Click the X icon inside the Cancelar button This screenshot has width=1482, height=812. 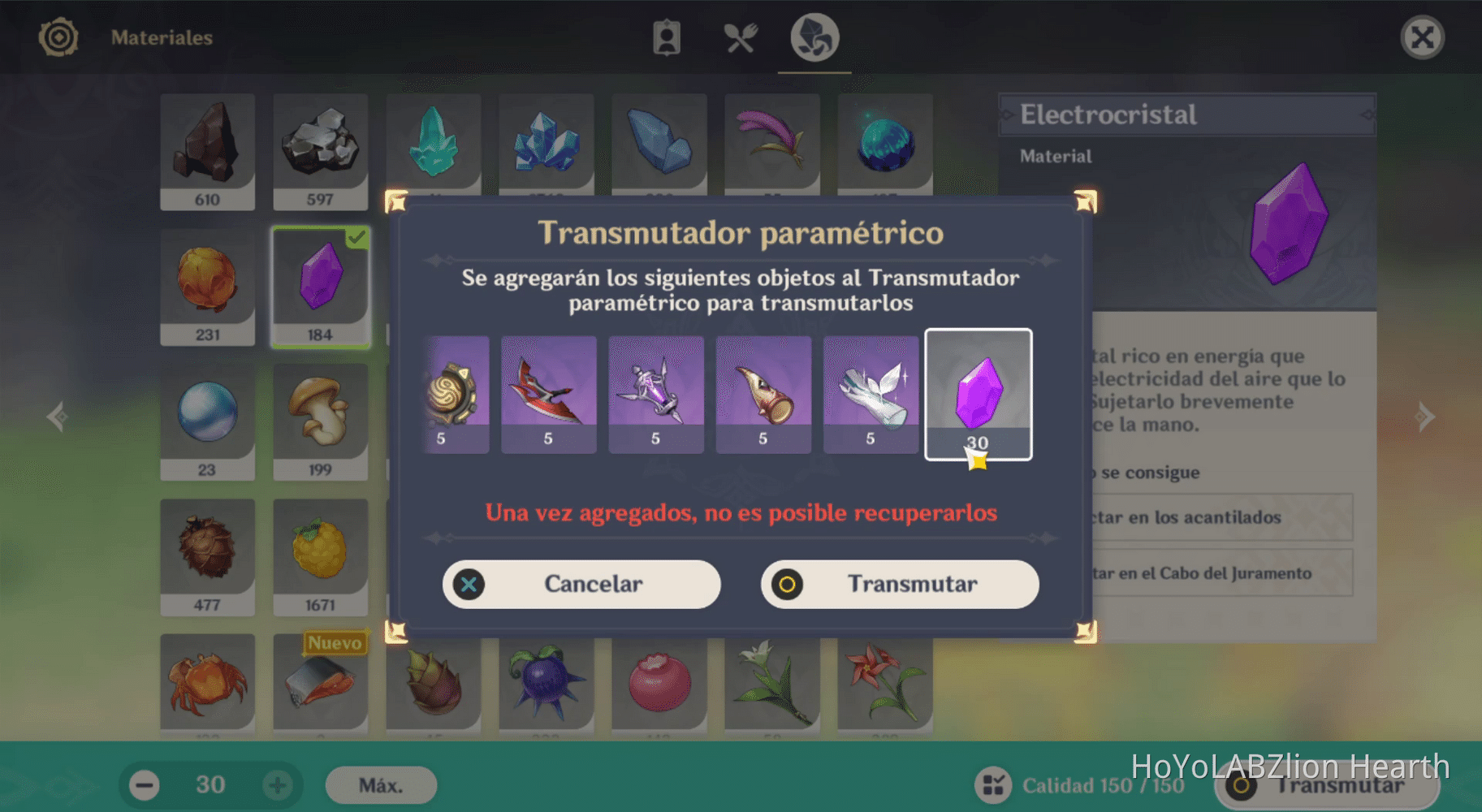[468, 585]
